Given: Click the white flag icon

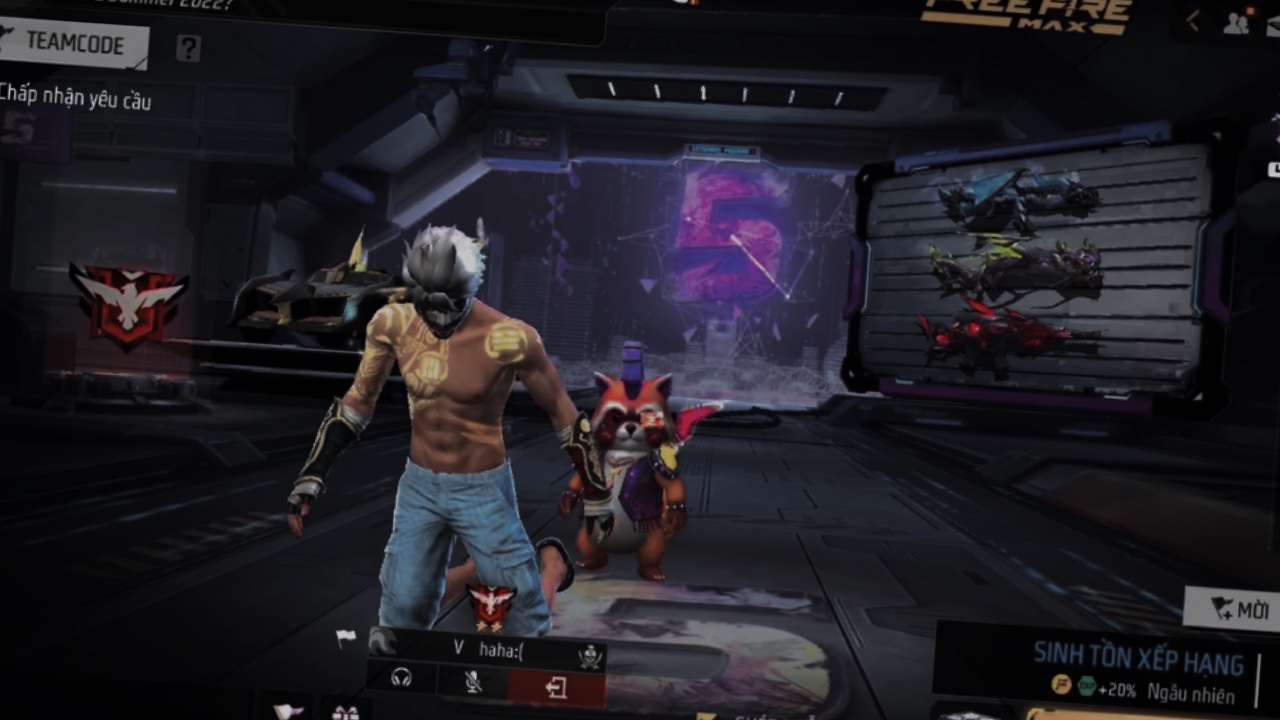Looking at the screenshot, I should (346, 637).
